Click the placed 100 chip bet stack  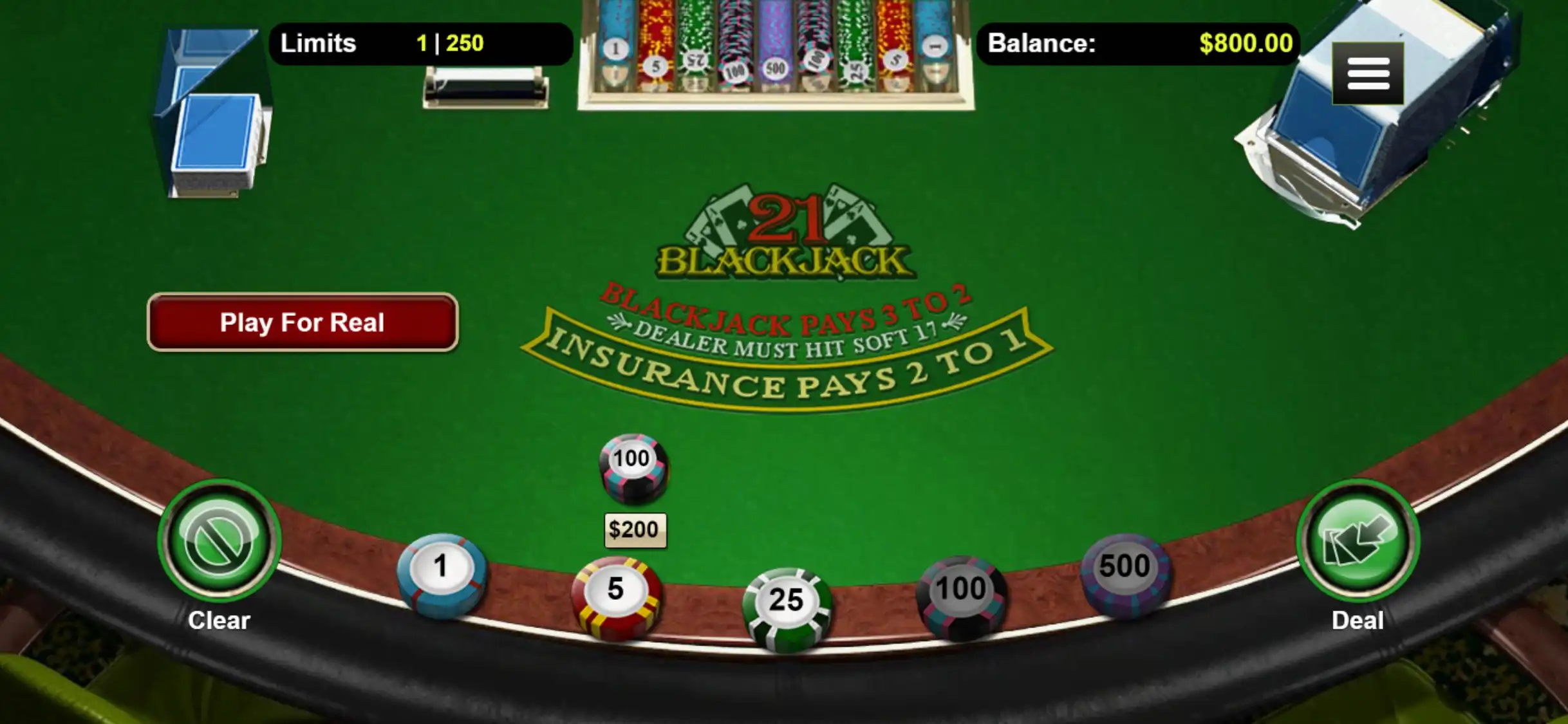tap(633, 468)
